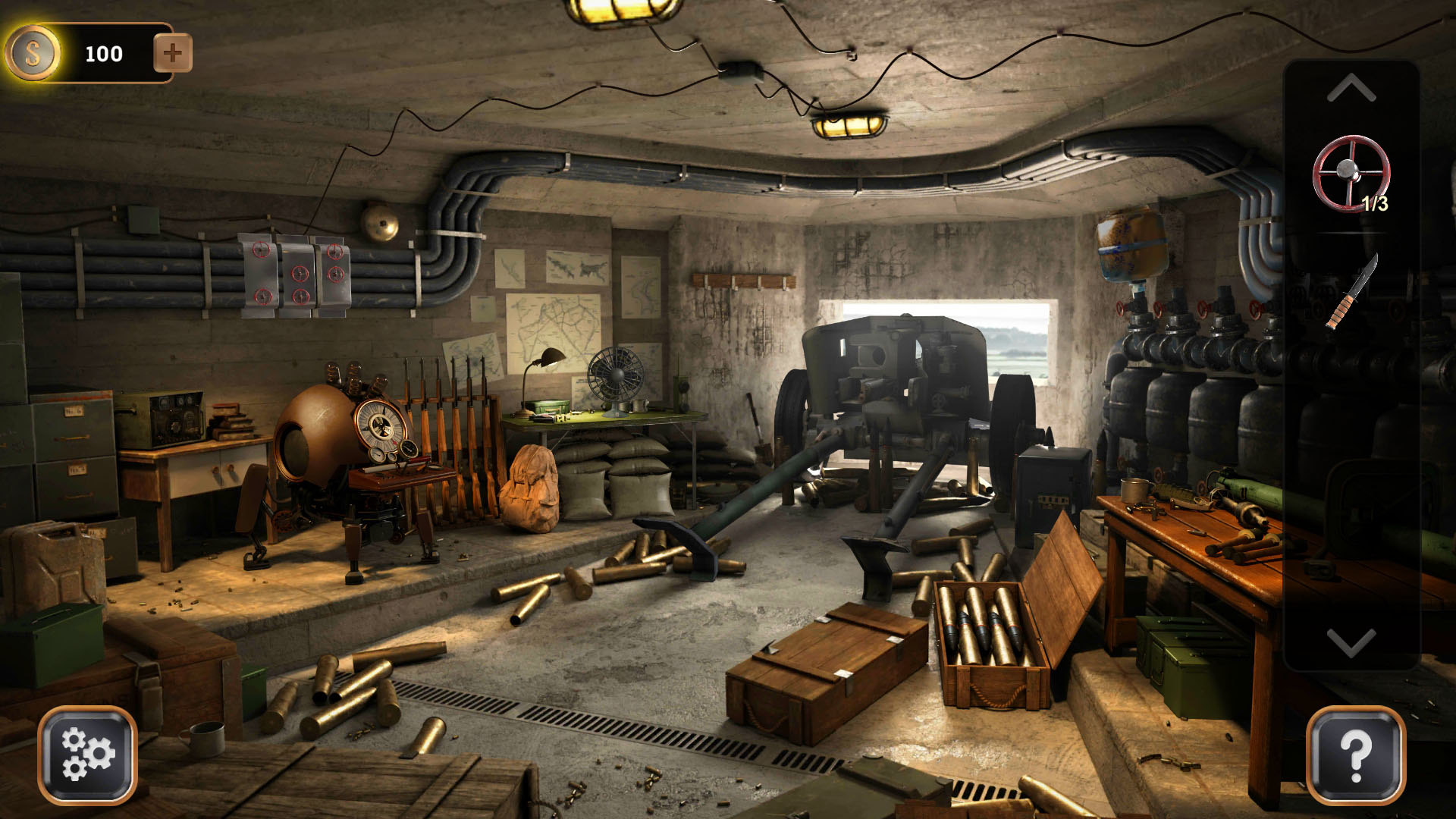Ask for a hint with the question mark

(x=1356, y=755)
